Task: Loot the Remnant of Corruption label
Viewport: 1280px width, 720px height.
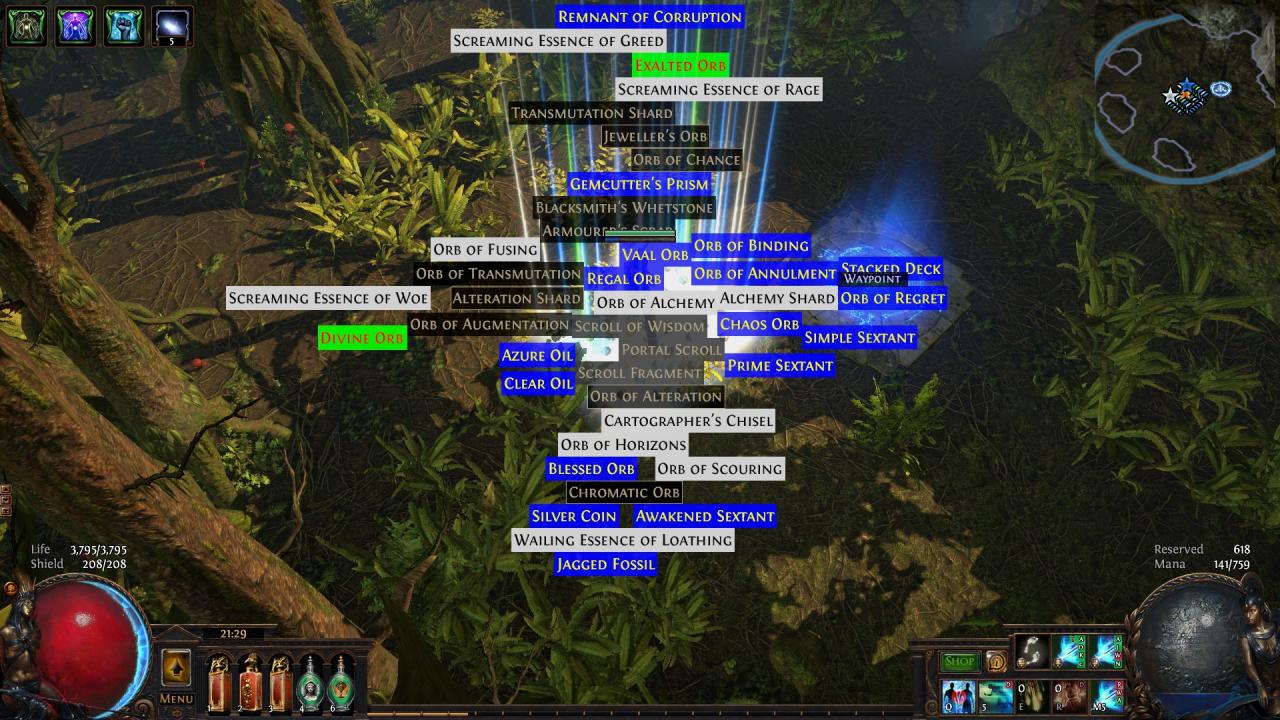Action: point(650,17)
